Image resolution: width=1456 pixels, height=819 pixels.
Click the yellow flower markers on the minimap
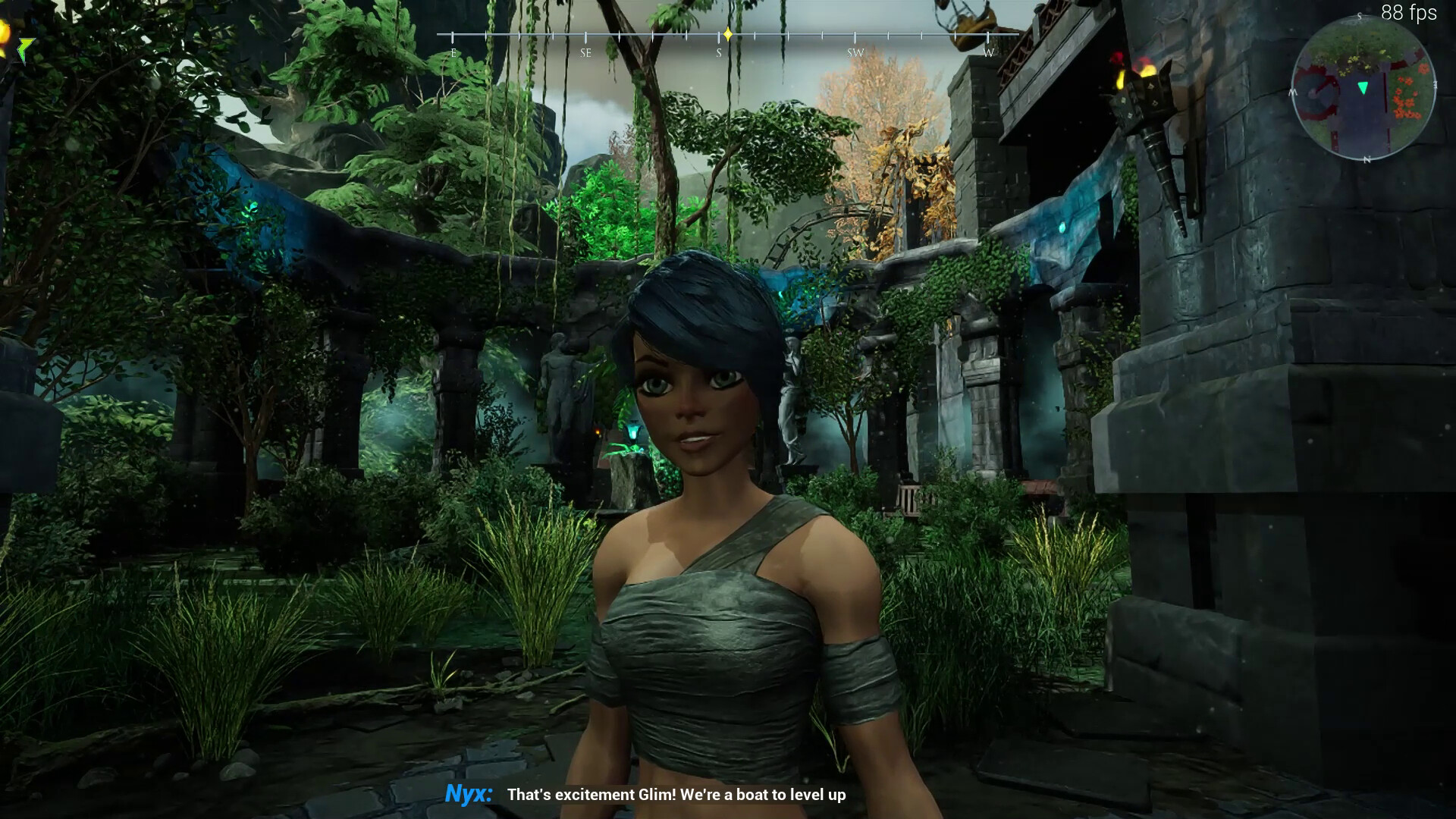click(x=1353, y=63)
